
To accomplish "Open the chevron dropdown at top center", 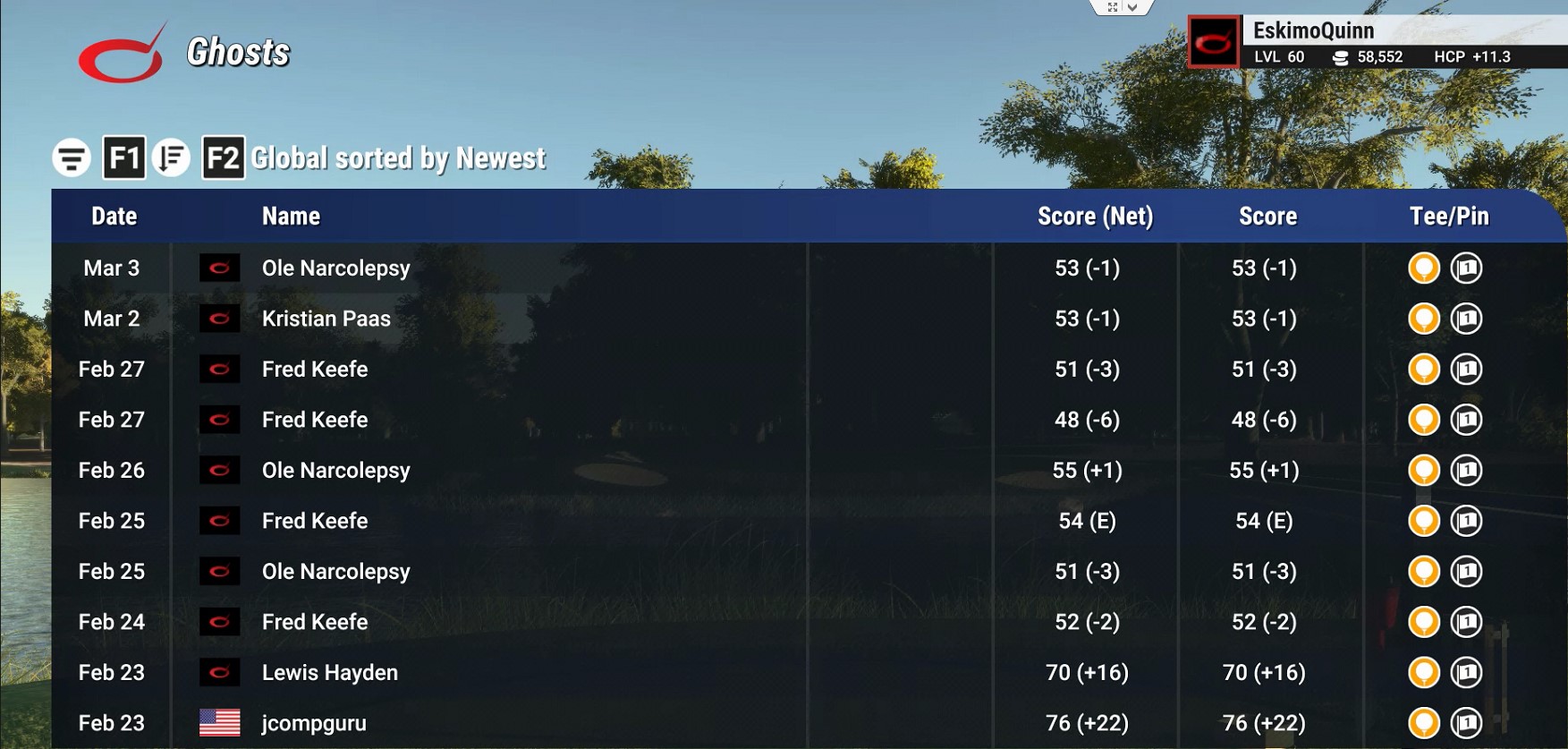I will pyautogui.click(x=1134, y=6).
